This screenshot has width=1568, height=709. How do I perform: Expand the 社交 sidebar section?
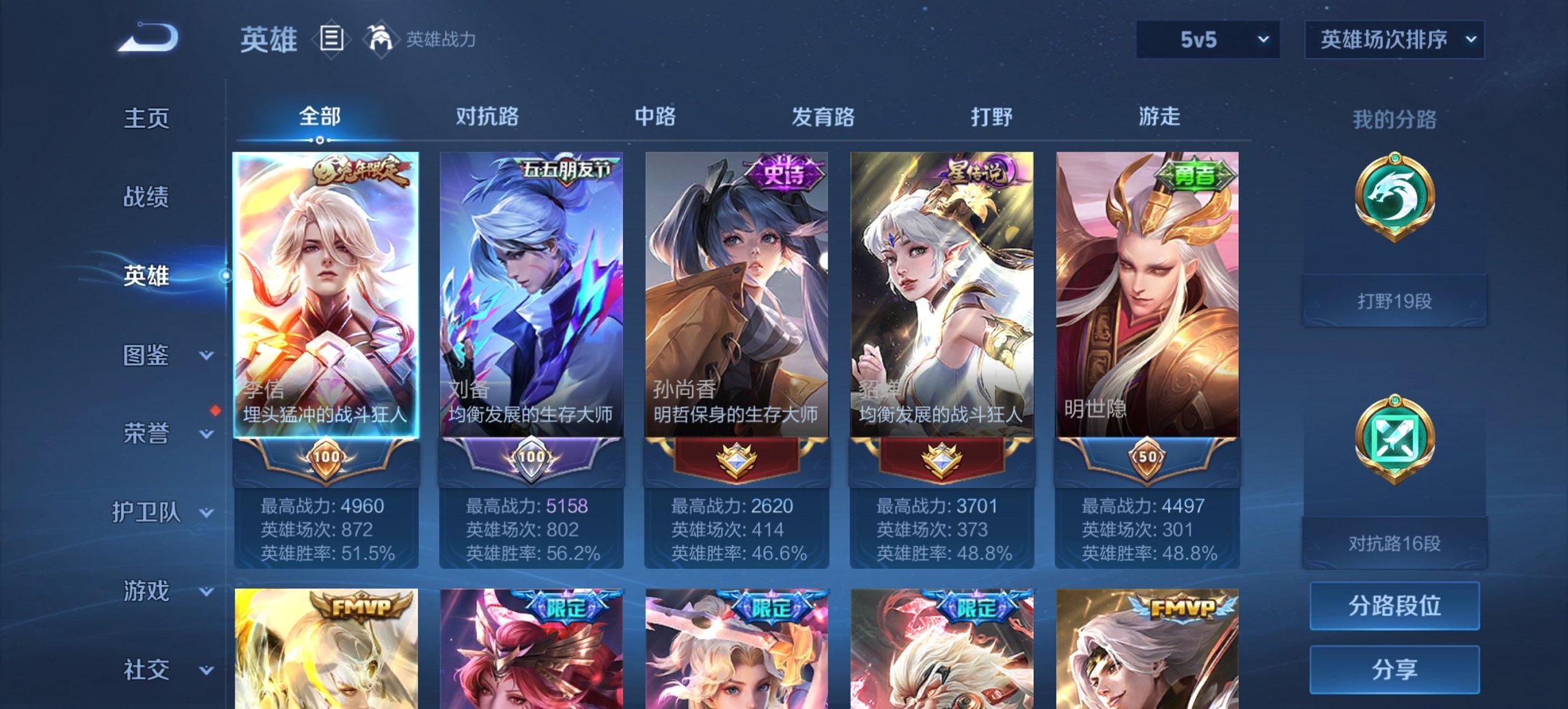pos(154,670)
